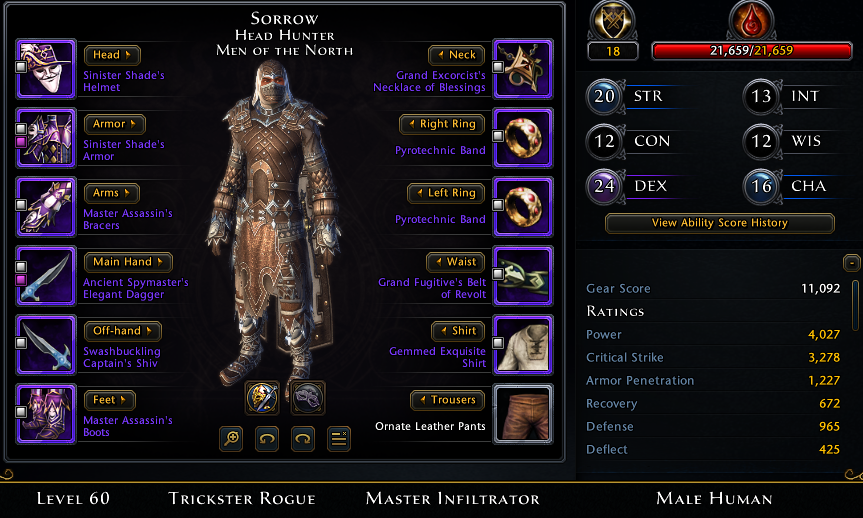The width and height of the screenshot is (863, 518).
Task: Rotate the character model right
Action: click(x=303, y=438)
